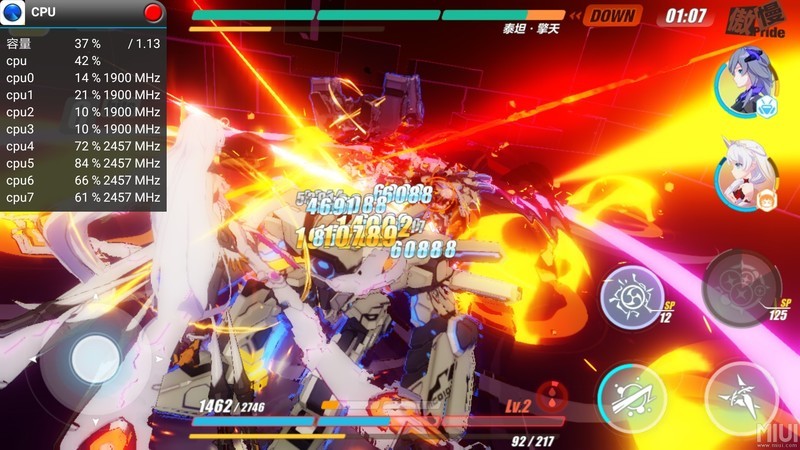
Task: Tap the evade dash button
Action: coord(632,396)
